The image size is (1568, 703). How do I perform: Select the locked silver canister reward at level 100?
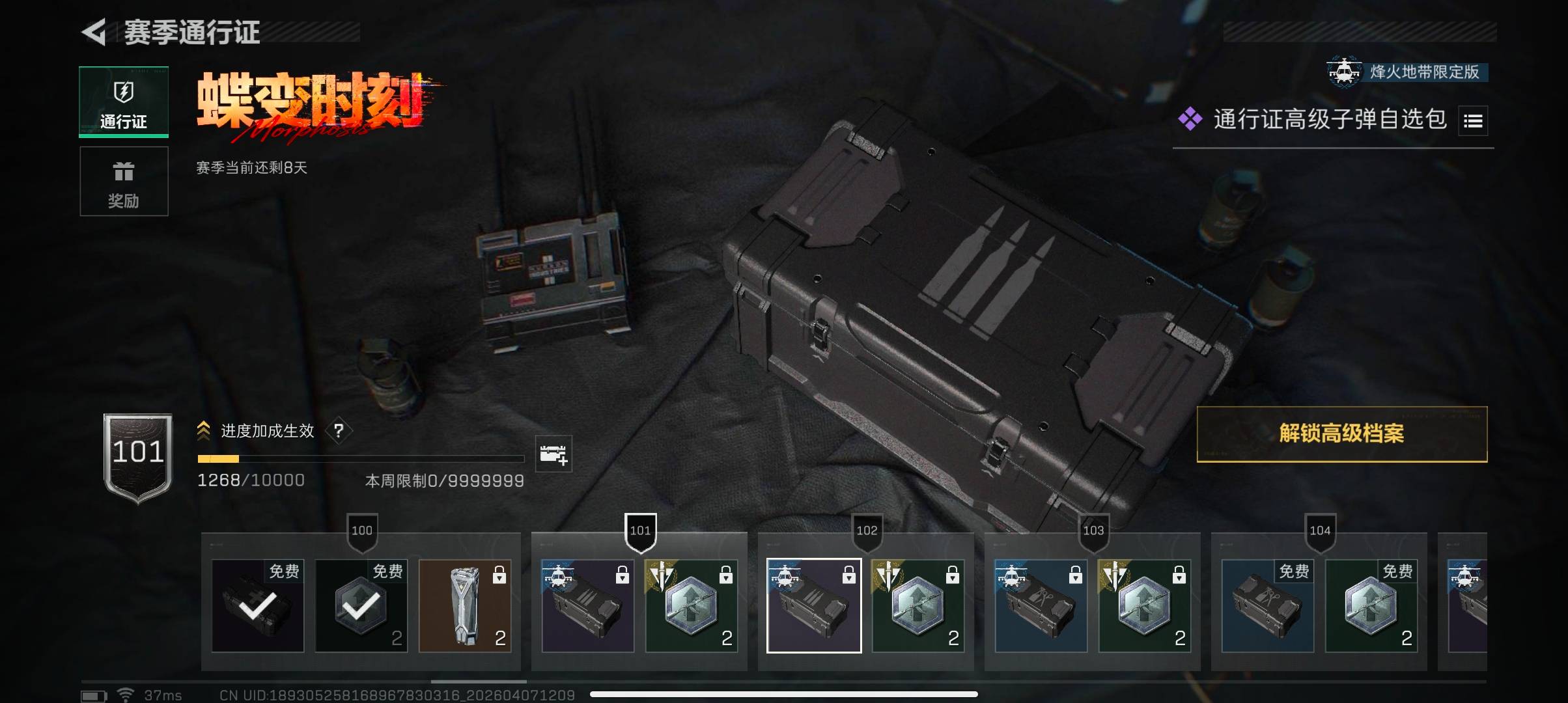pyautogui.click(x=465, y=606)
